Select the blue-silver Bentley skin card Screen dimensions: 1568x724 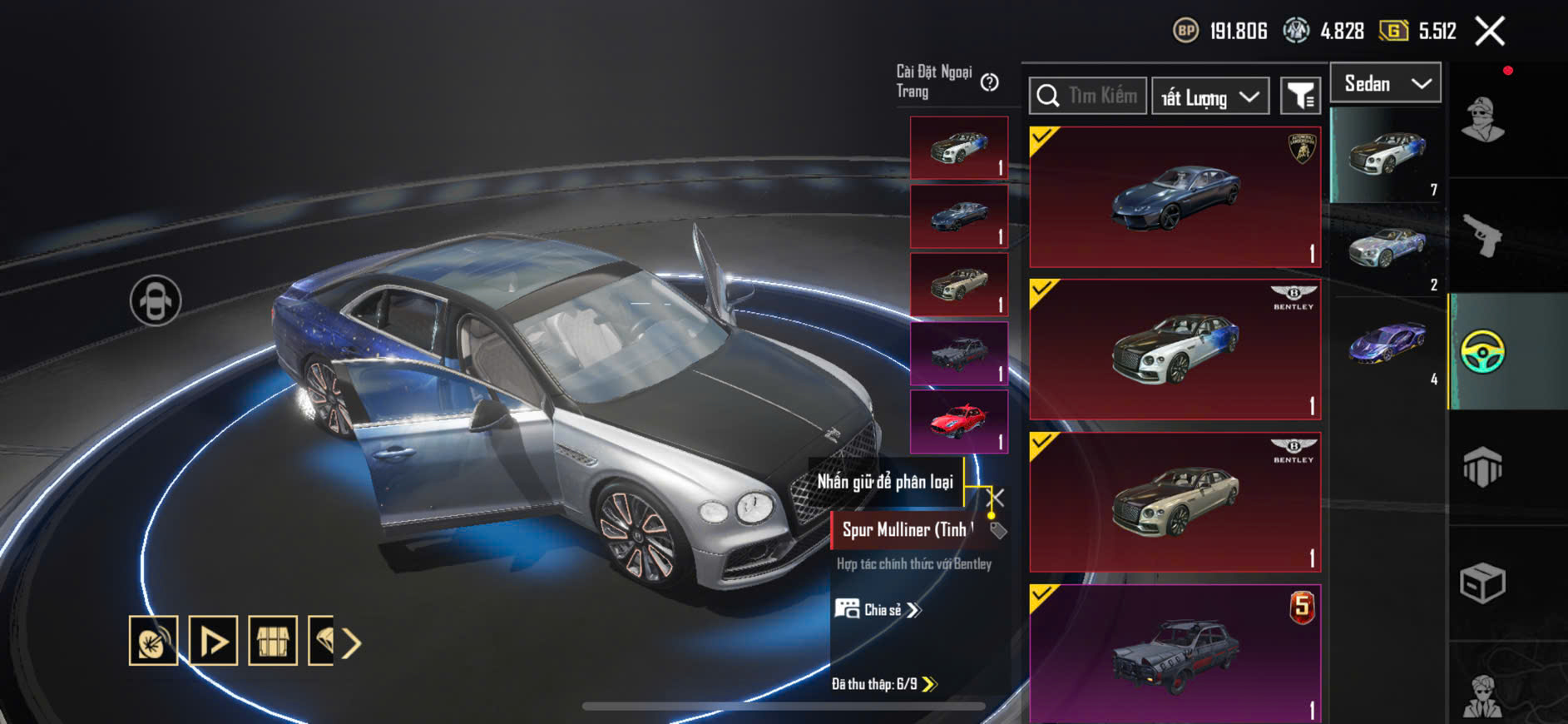click(x=1175, y=350)
